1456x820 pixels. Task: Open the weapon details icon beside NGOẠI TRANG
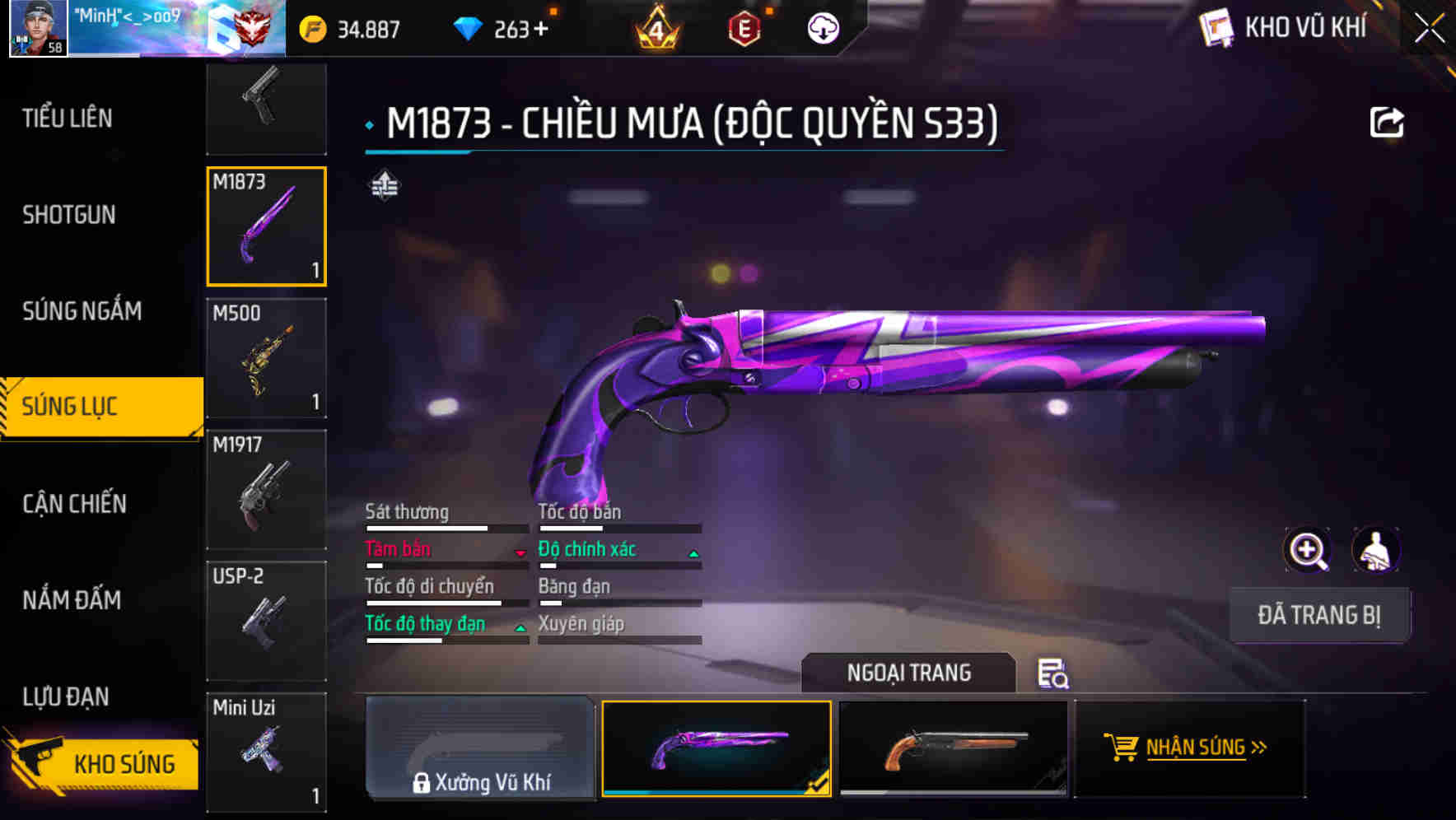[1054, 674]
